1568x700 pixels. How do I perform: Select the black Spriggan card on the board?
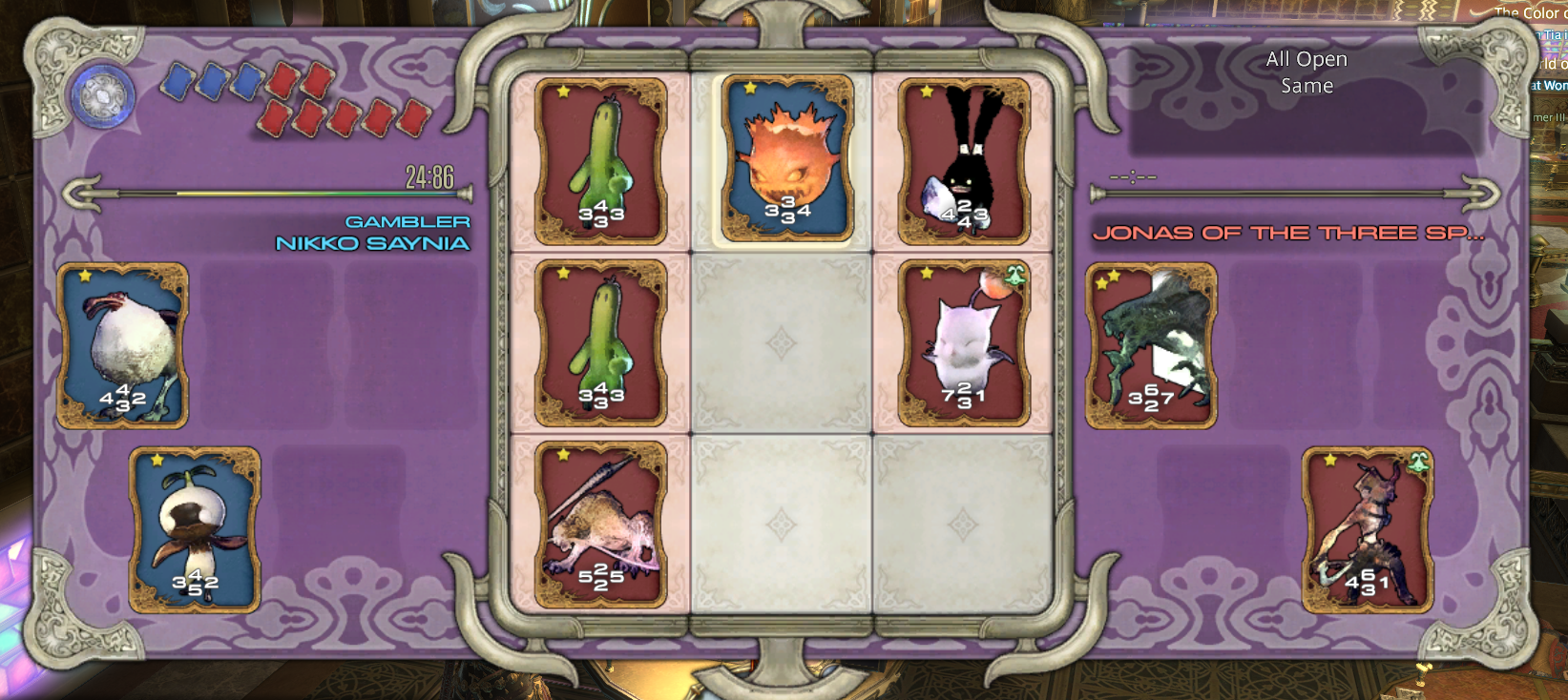click(x=964, y=161)
